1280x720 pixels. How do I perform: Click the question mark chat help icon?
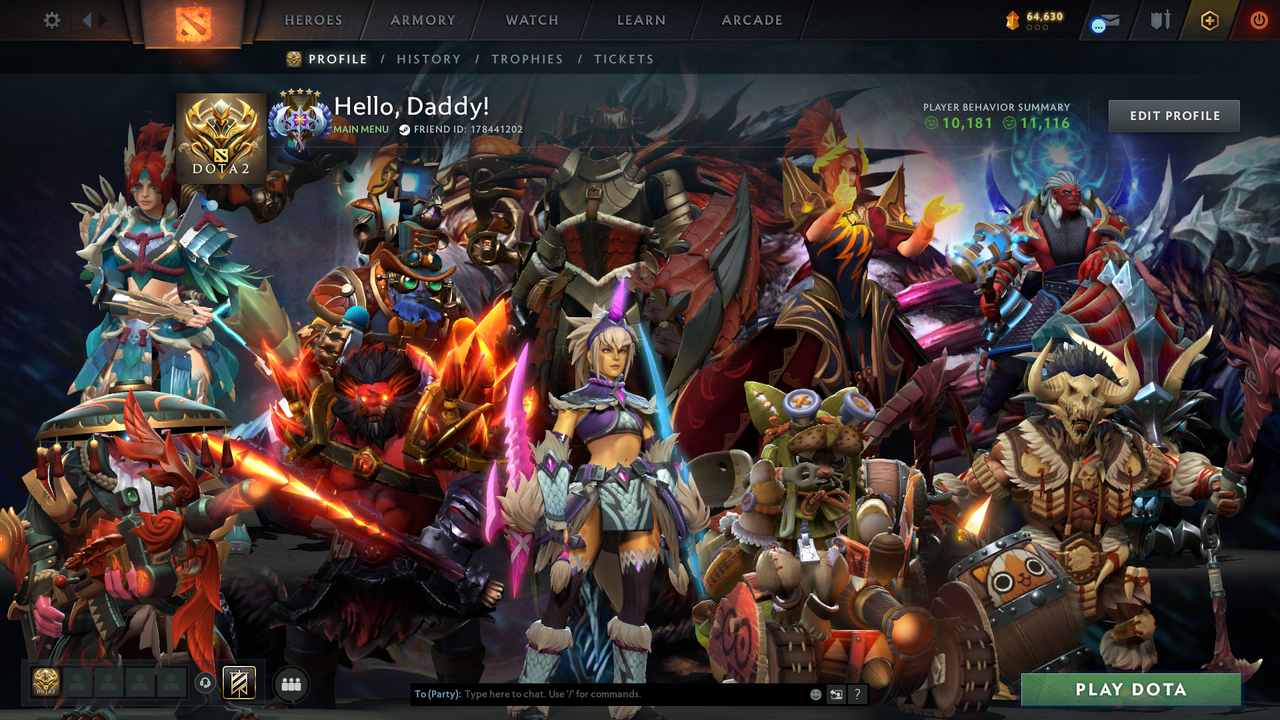click(x=857, y=693)
